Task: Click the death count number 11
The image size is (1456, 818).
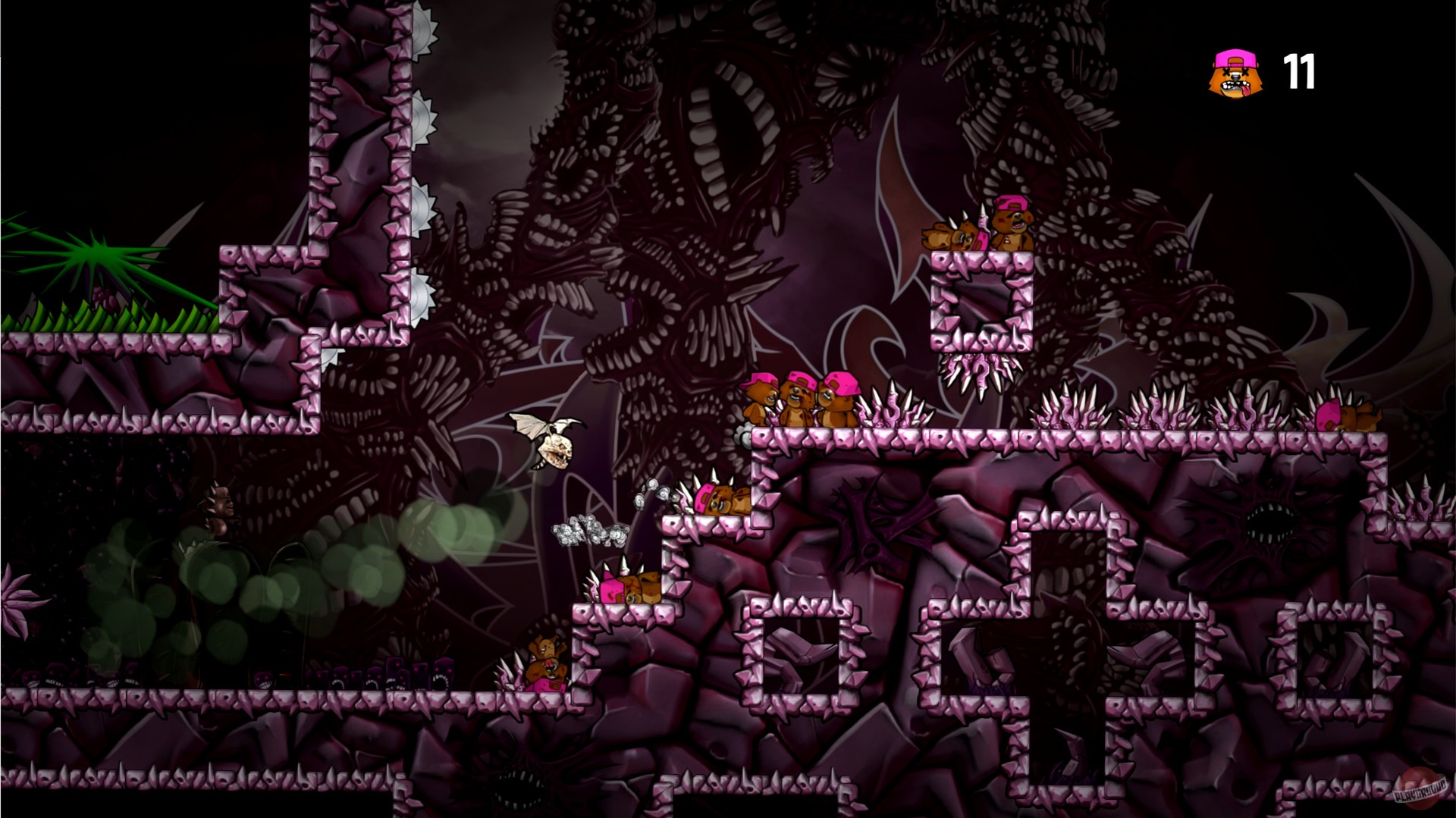Action: (1302, 74)
